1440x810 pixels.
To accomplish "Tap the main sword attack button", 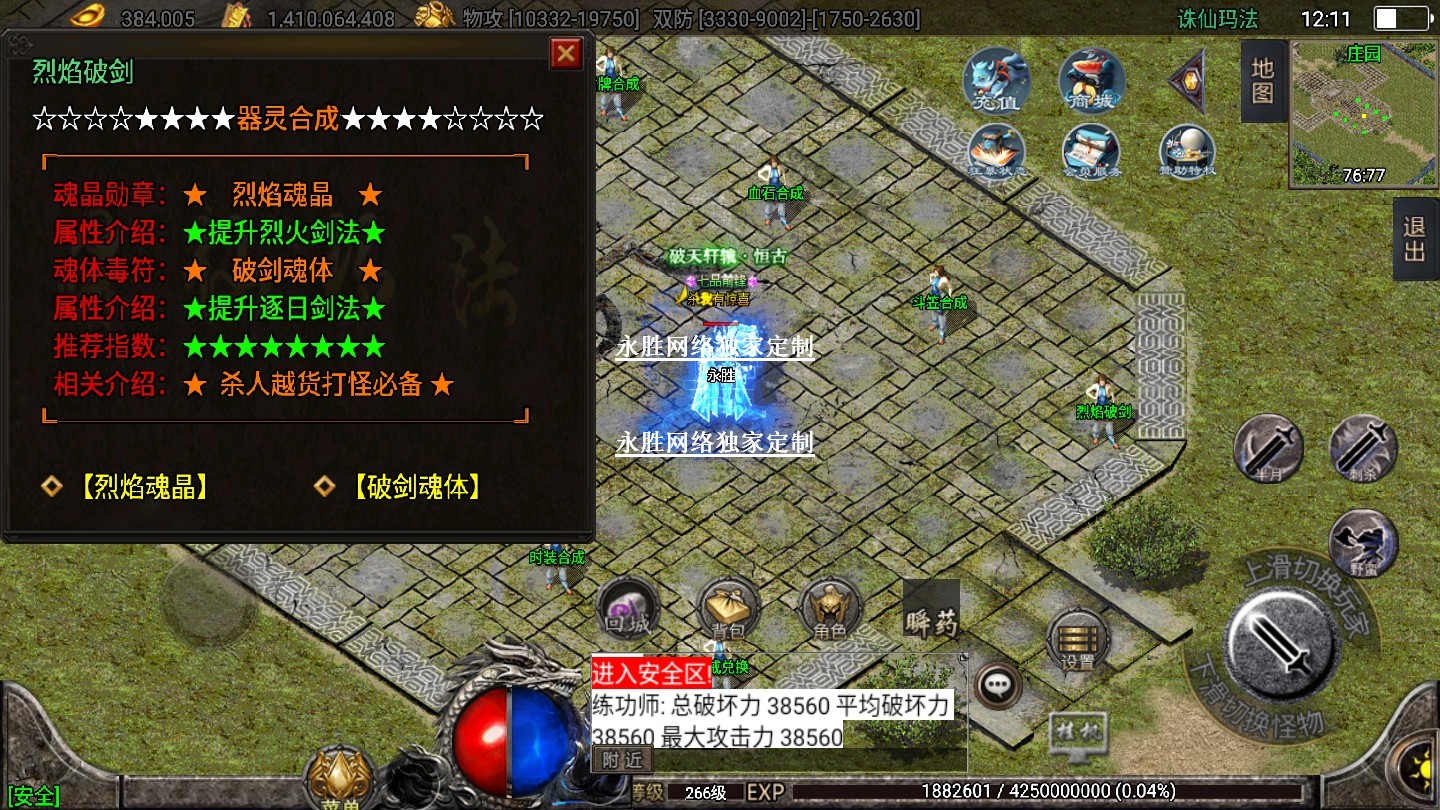I will pos(1283,640).
